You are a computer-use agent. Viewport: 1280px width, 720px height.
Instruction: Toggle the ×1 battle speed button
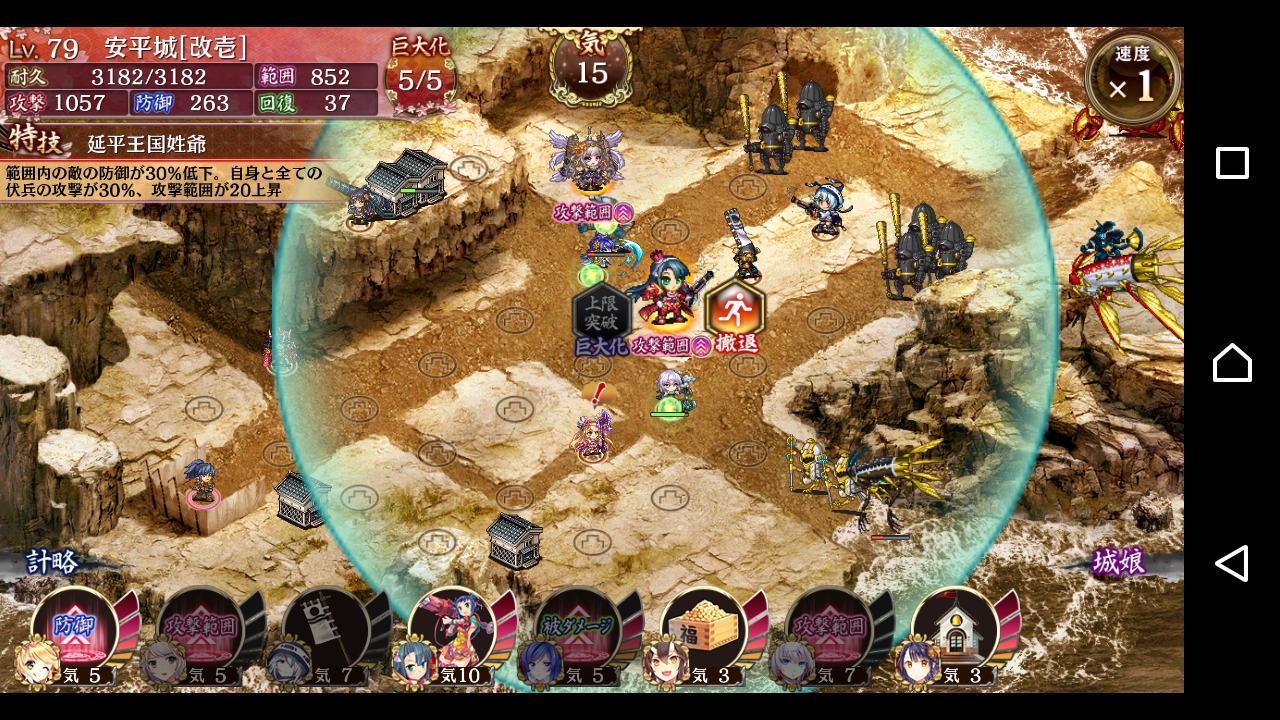[1133, 79]
